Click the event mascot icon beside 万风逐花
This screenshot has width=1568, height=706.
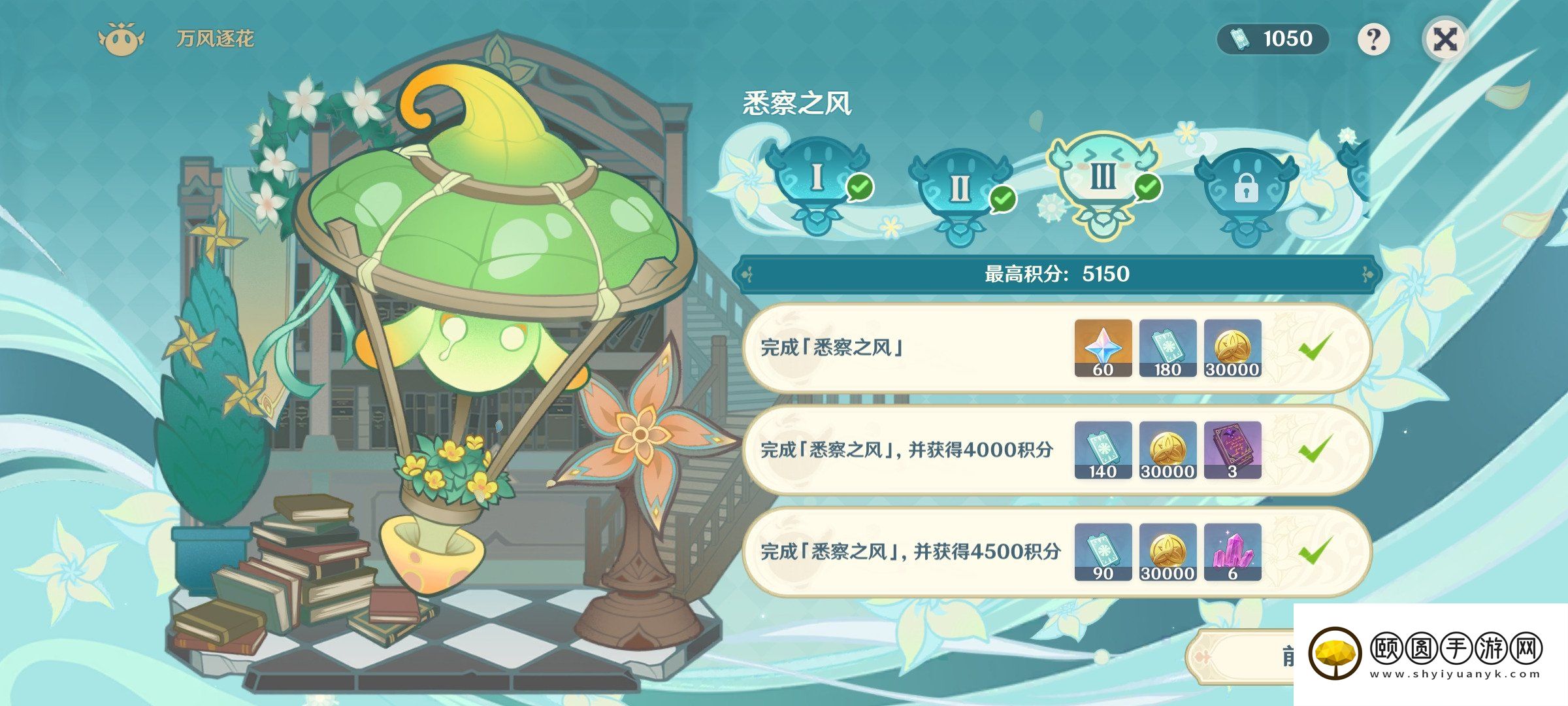(x=121, y=40)
